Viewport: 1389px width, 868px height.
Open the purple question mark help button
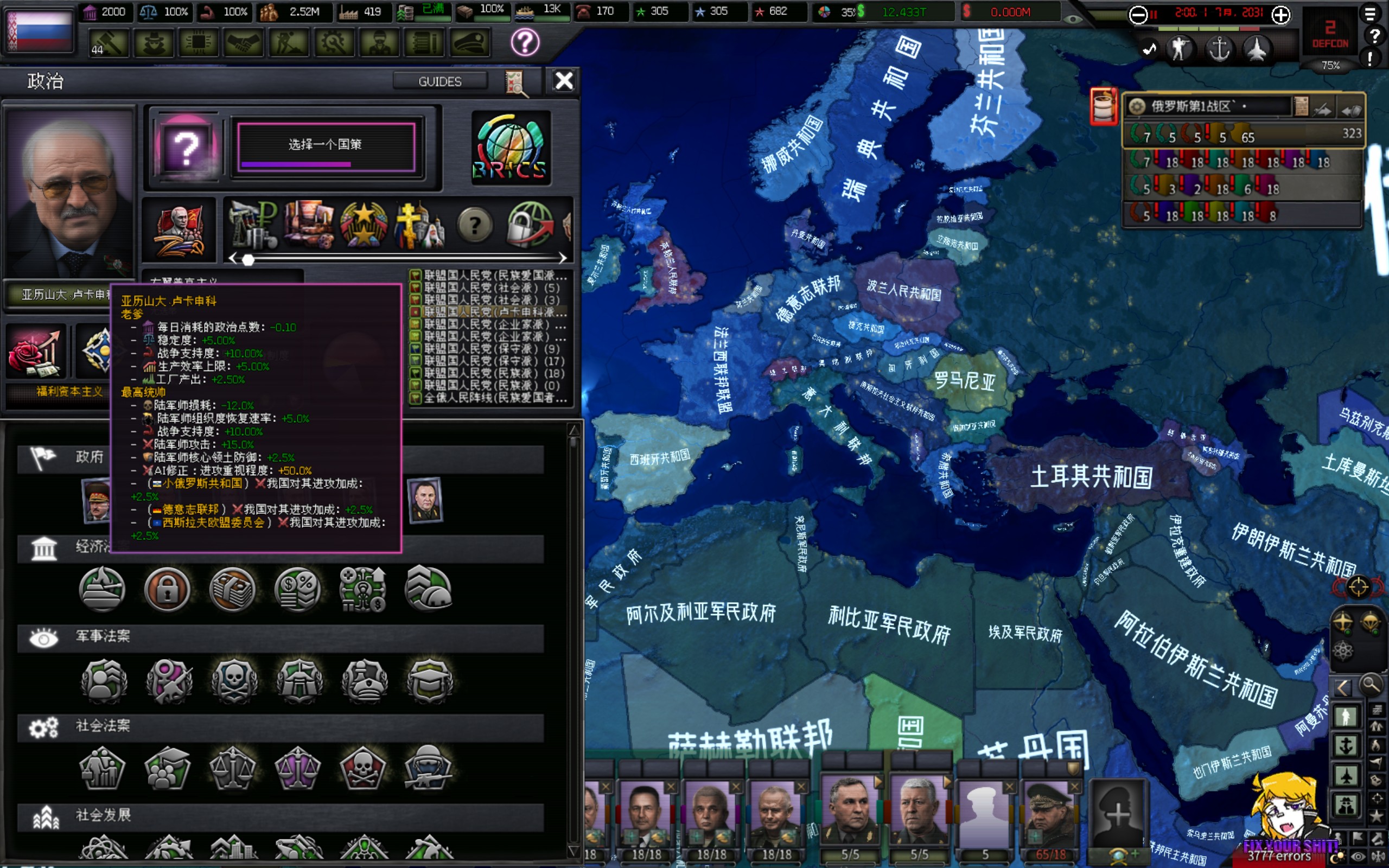(x=525, y=42)
